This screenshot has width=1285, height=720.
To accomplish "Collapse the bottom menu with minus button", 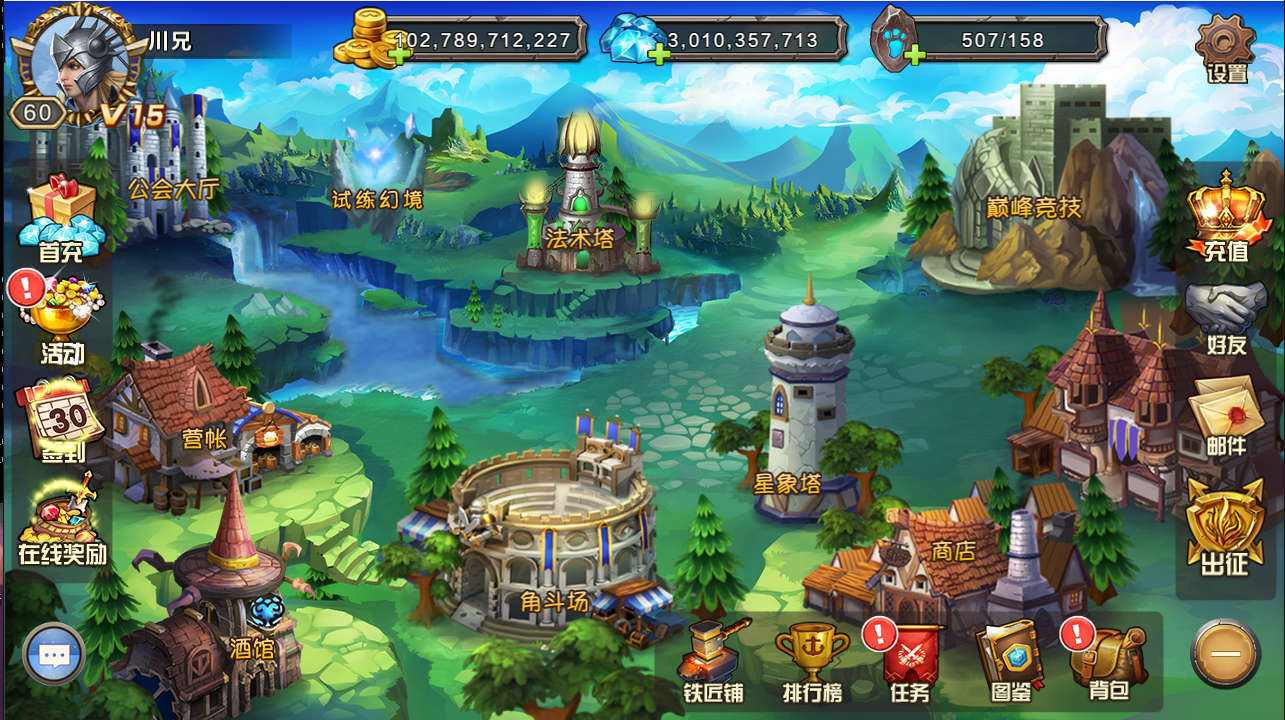I will [1225, 653].
